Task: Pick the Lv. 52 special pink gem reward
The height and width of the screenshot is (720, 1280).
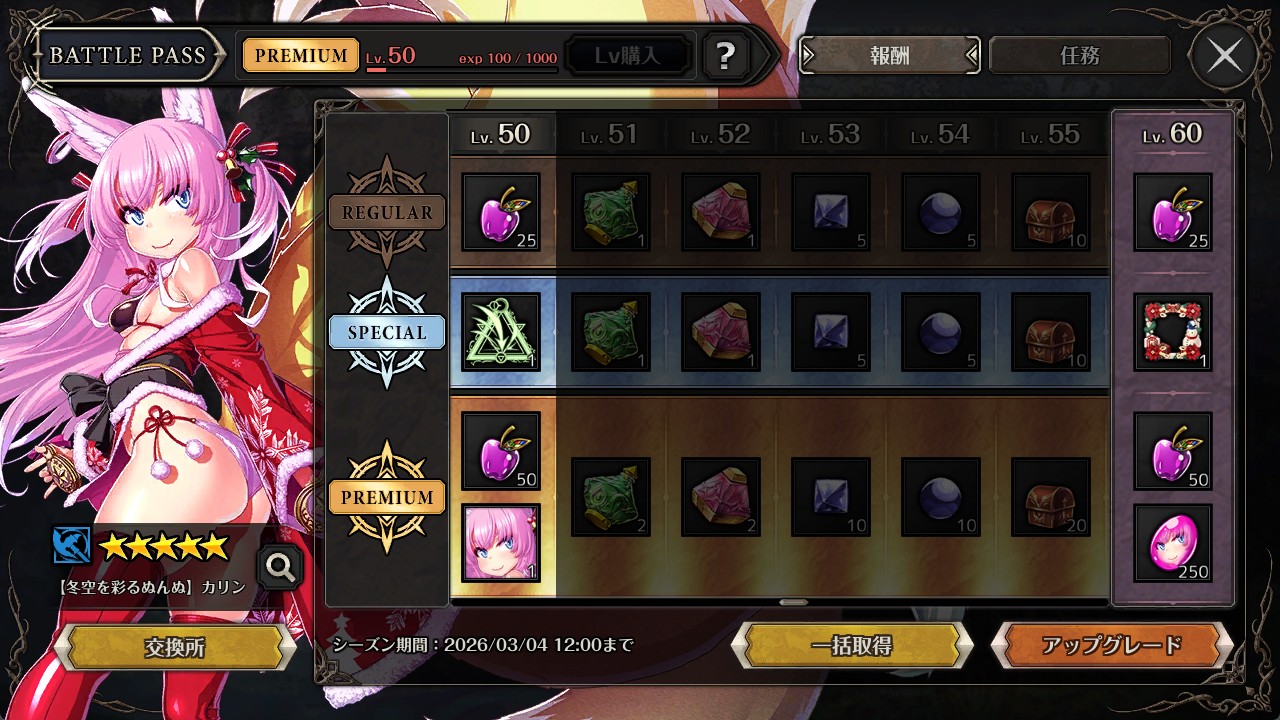Action: [721, 332]
